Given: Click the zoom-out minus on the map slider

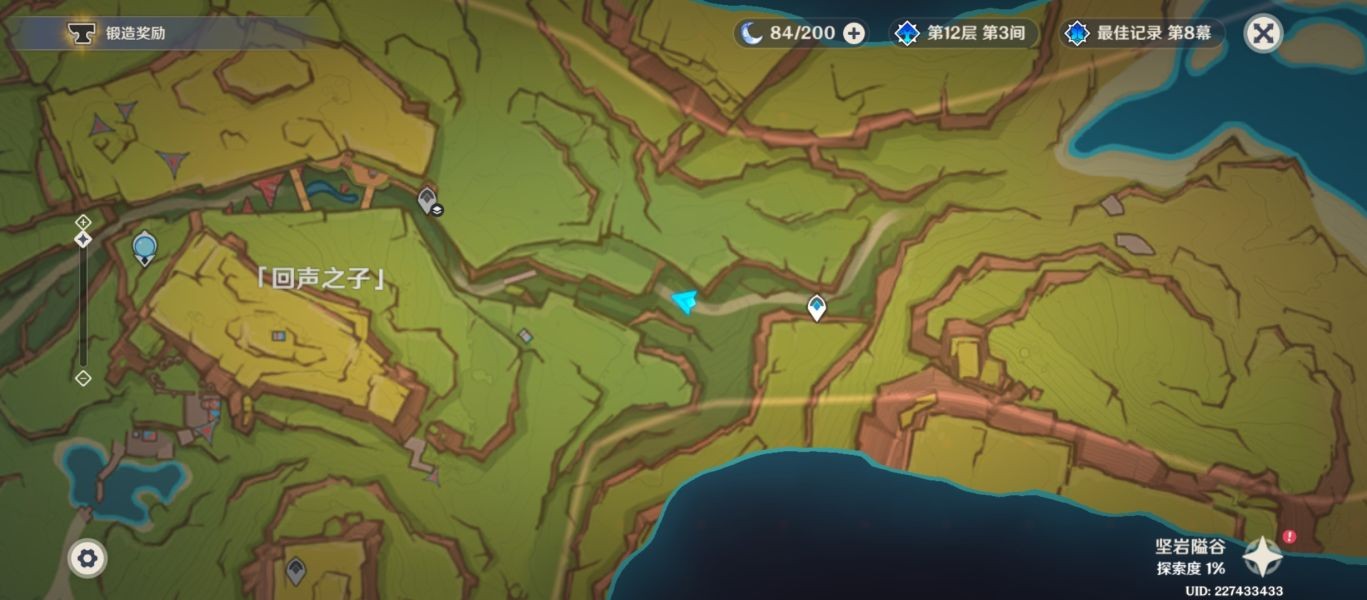Looking at the screenshot, I should click(x=83, y=378).
